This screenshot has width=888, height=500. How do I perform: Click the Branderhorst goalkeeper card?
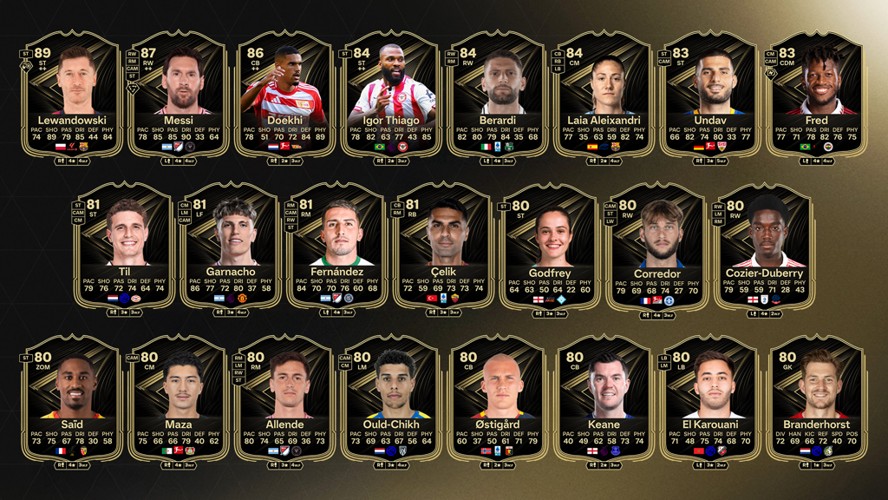click(817, 398)
